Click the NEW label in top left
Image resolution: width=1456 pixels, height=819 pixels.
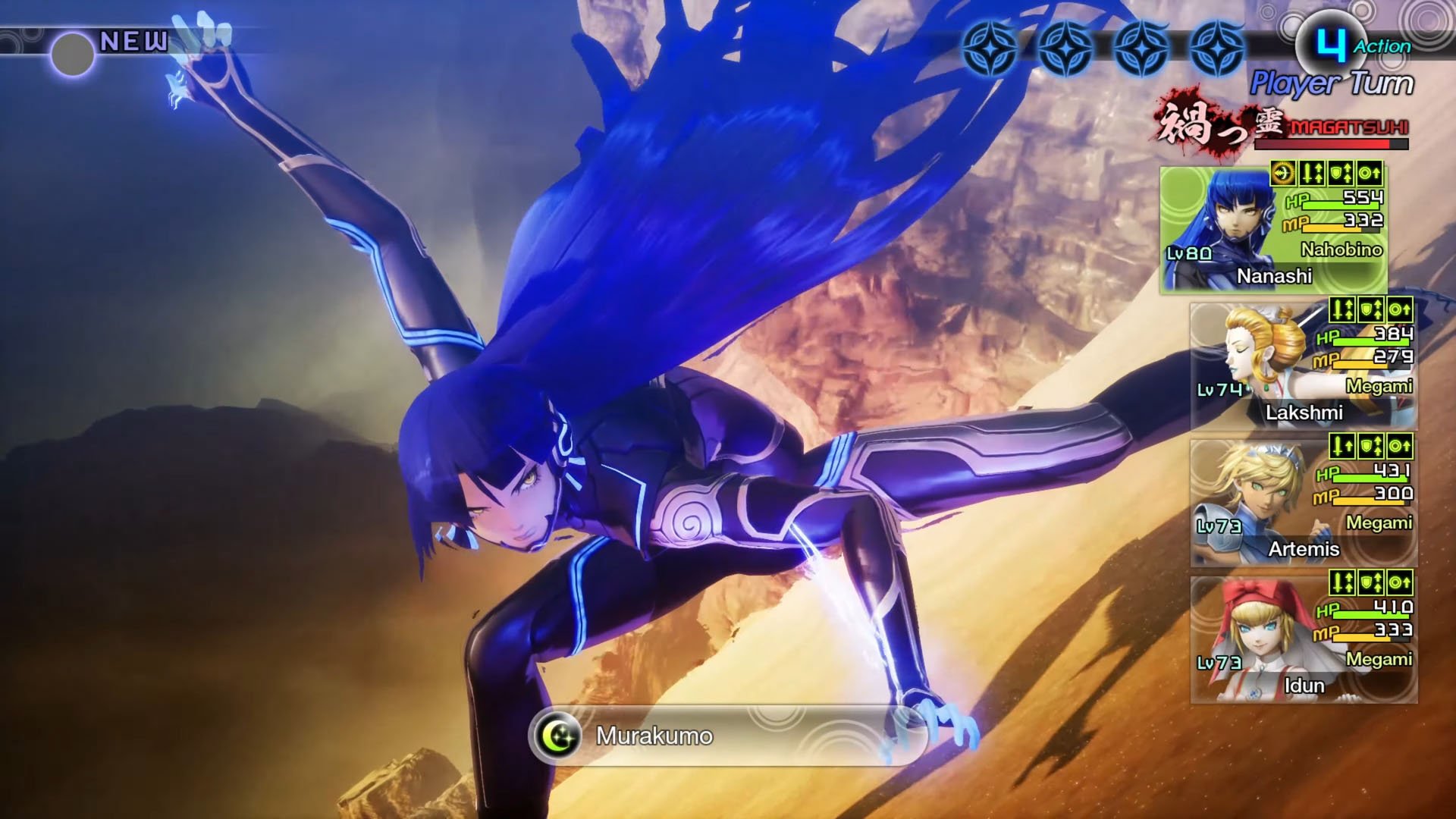(x=133, y=42)
